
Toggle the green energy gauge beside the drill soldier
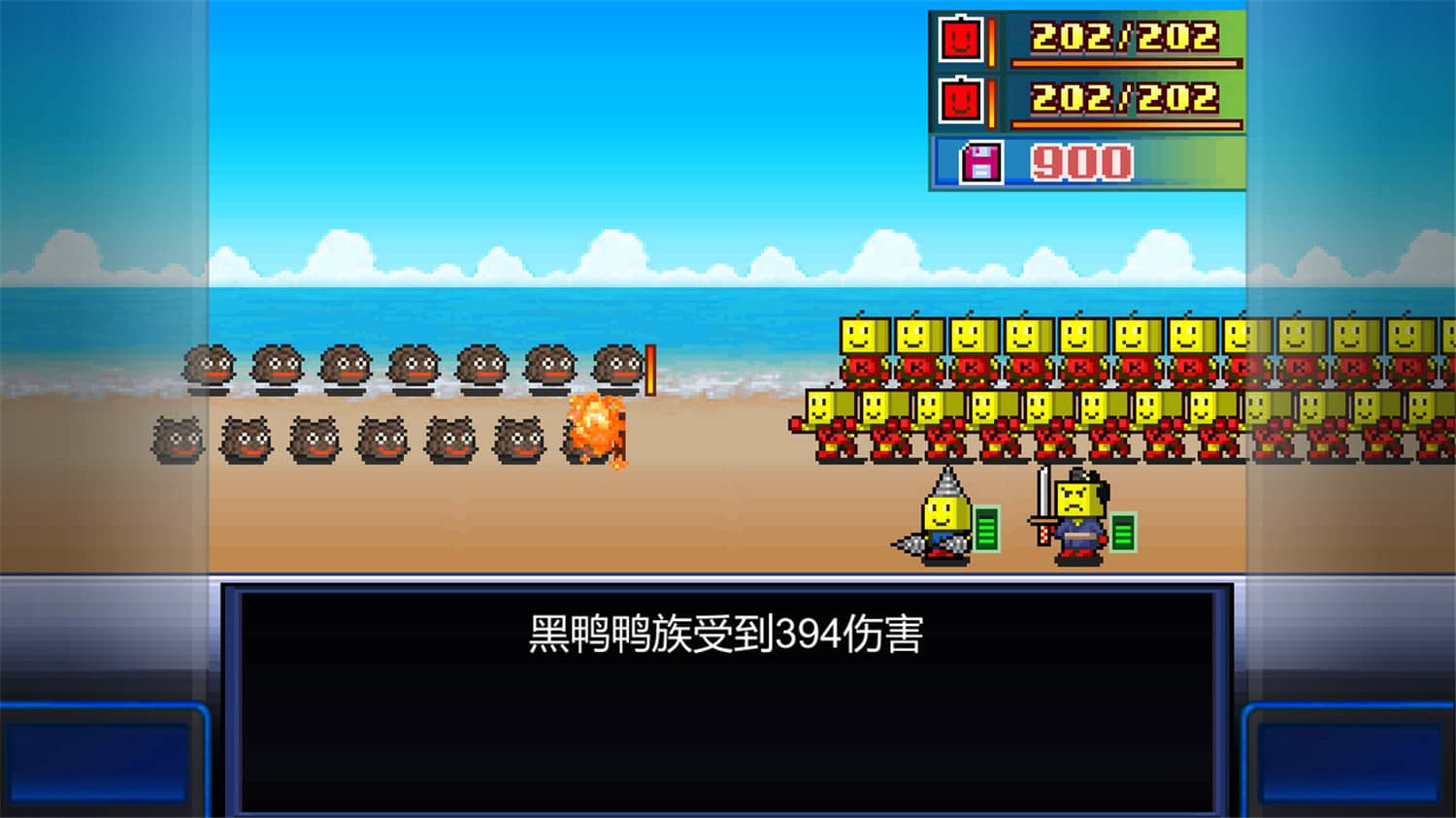click(x=987, y=529)
